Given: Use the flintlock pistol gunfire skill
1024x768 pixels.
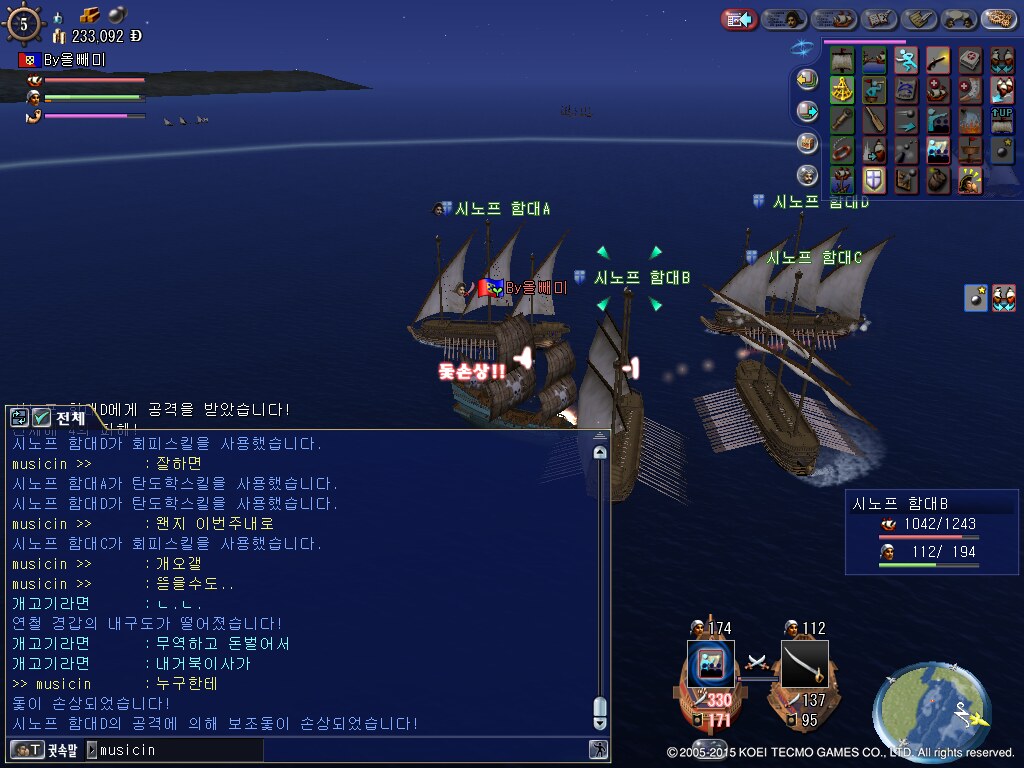Looking at the screenshot, I should (938, 61).
